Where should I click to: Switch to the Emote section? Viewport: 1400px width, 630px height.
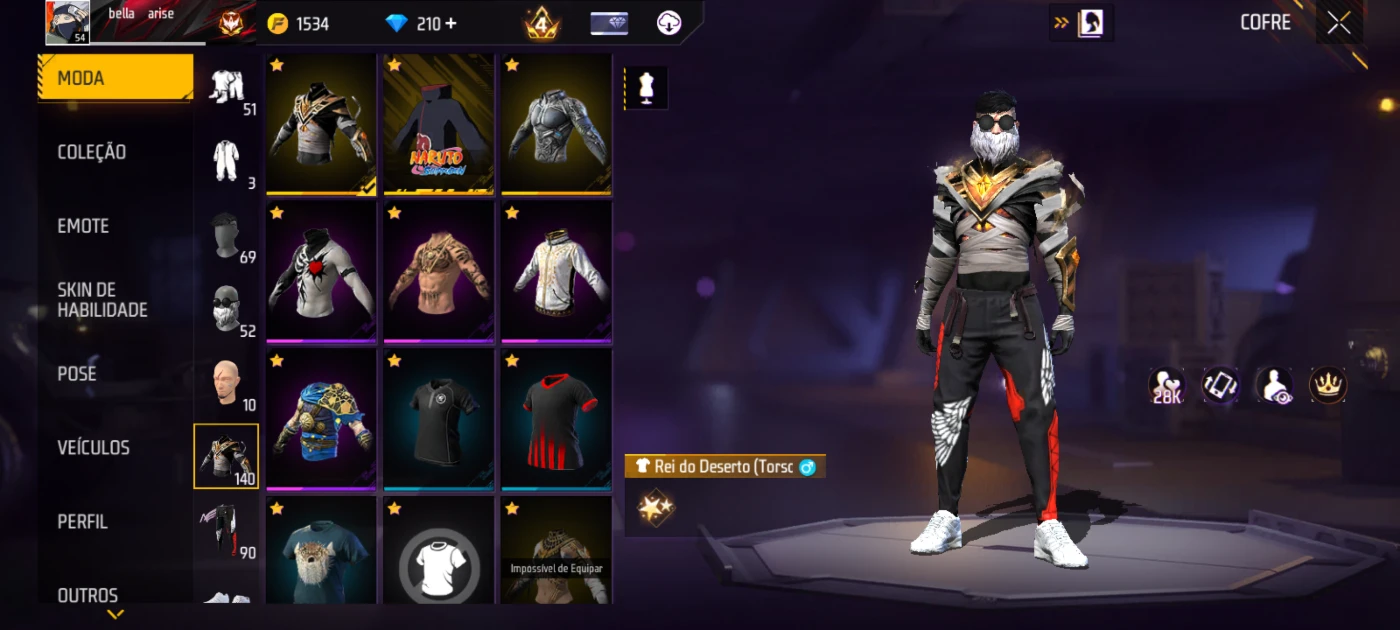coord(83,226)
